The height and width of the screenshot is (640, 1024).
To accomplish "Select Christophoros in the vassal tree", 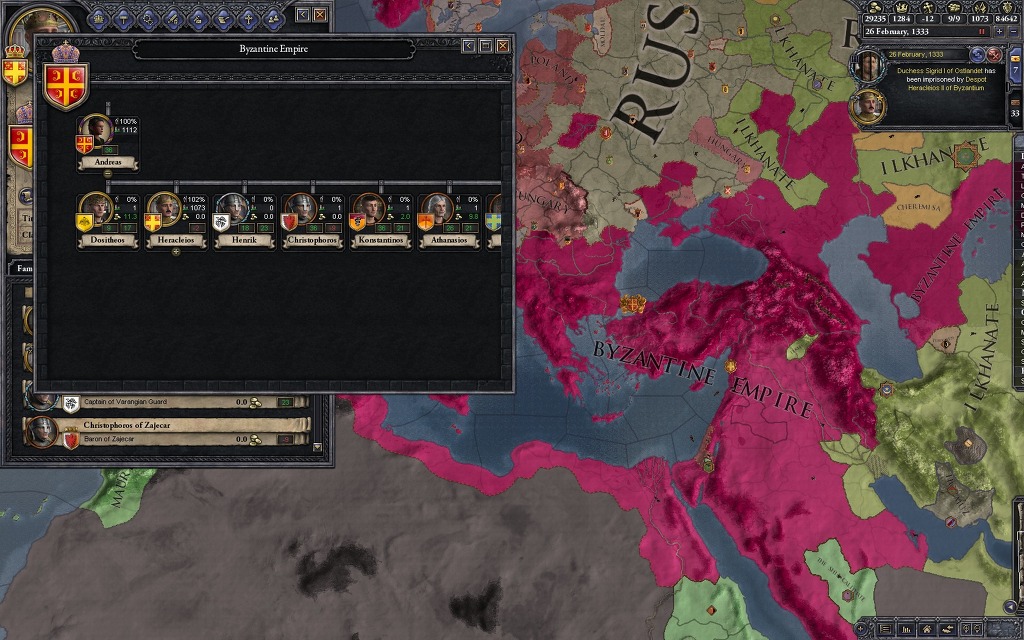I will pyautogui.click(x=301, y=210).
